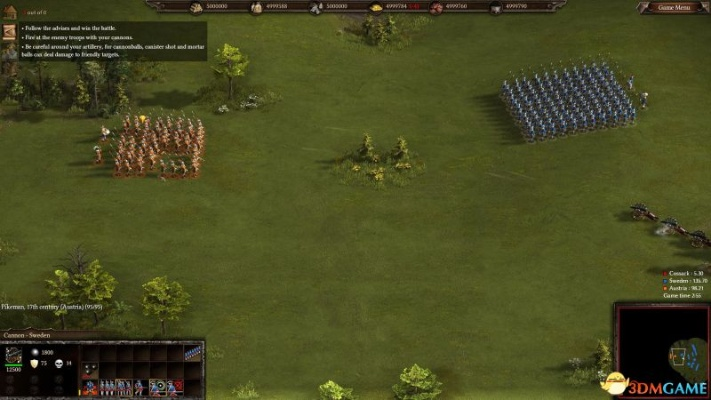Activate the soldier target command icon
The height and width of the screenshot is (400, 711).
click(156, 386)
